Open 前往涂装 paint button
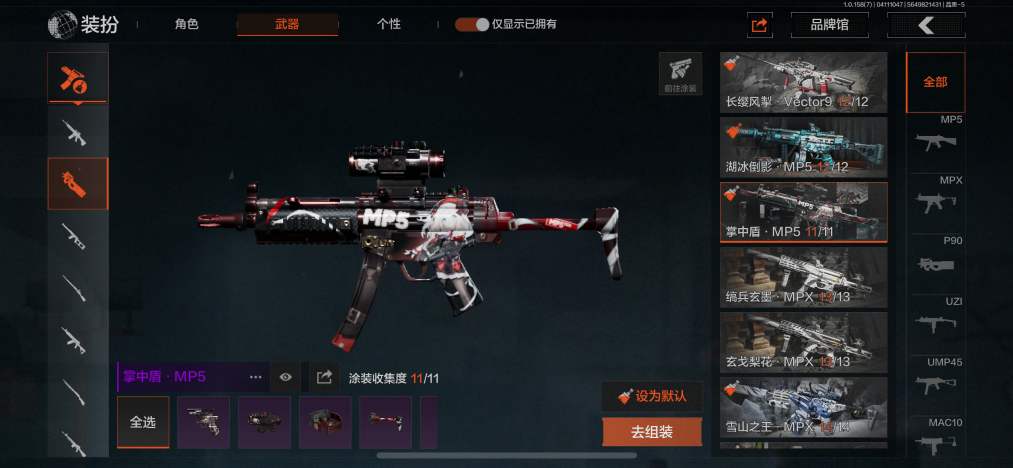This screenshot has height=468, width=1013. coord(680,73)
